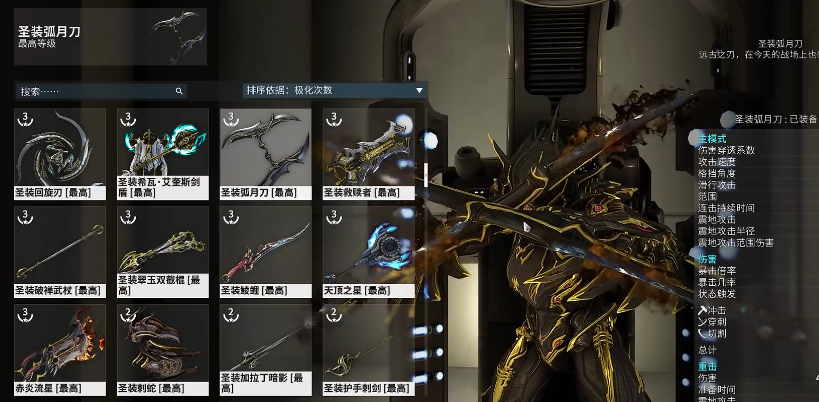This screenshot has width=819, height=402.
Task: Select the 圣装加拉丁暗影 weapon
Action: tap(264, 348)
